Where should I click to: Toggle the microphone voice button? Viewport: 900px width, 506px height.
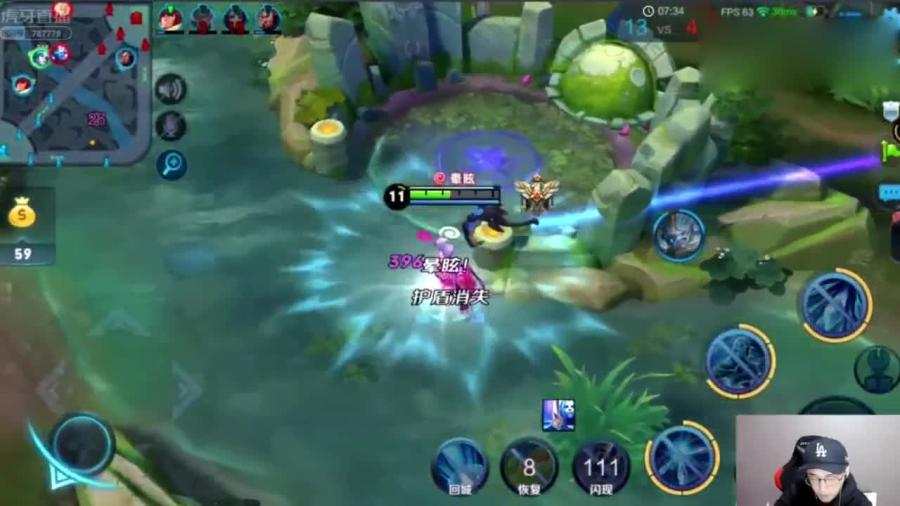pos(171,126)
